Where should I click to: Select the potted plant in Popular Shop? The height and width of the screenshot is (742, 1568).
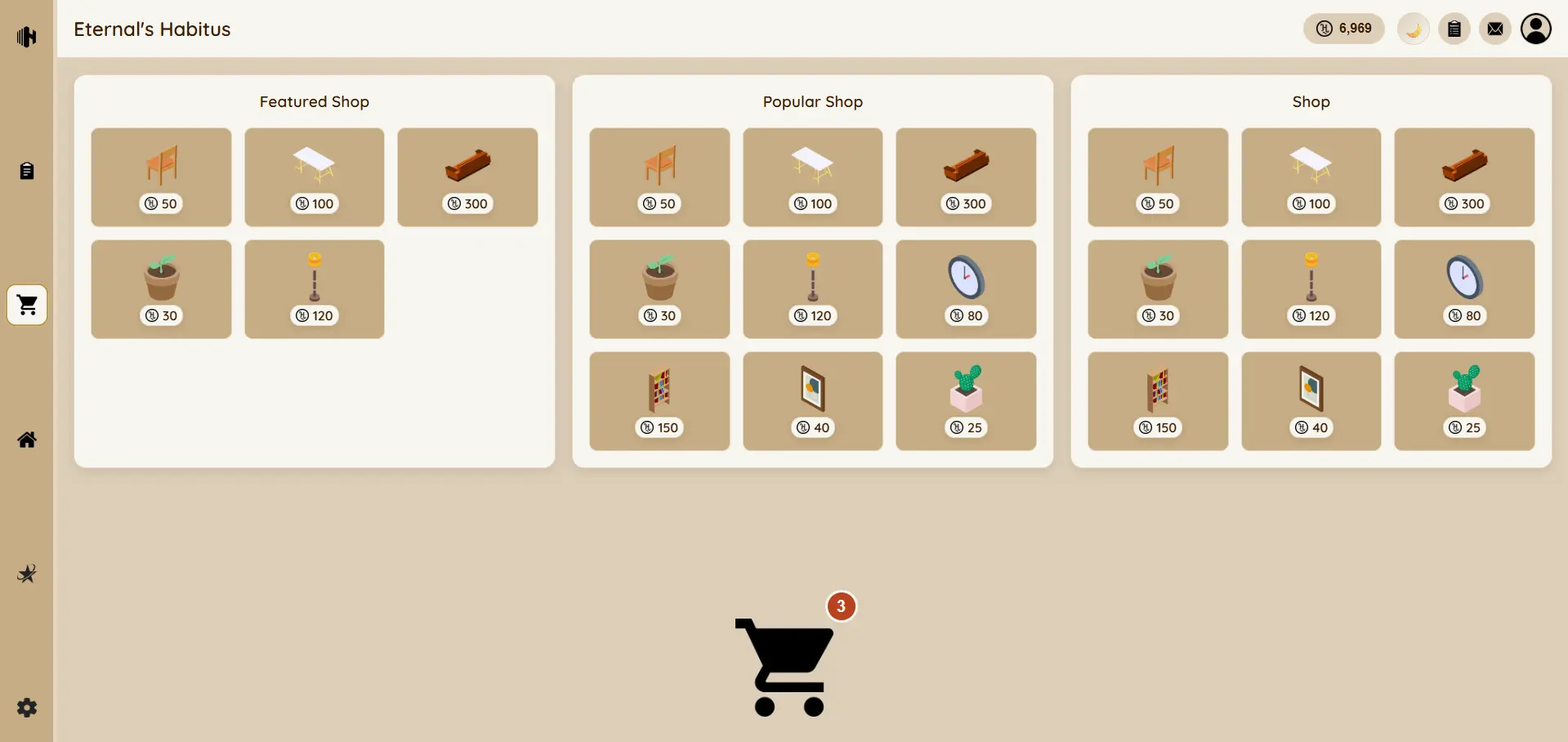pyautogui.click(x=659, y=289)
